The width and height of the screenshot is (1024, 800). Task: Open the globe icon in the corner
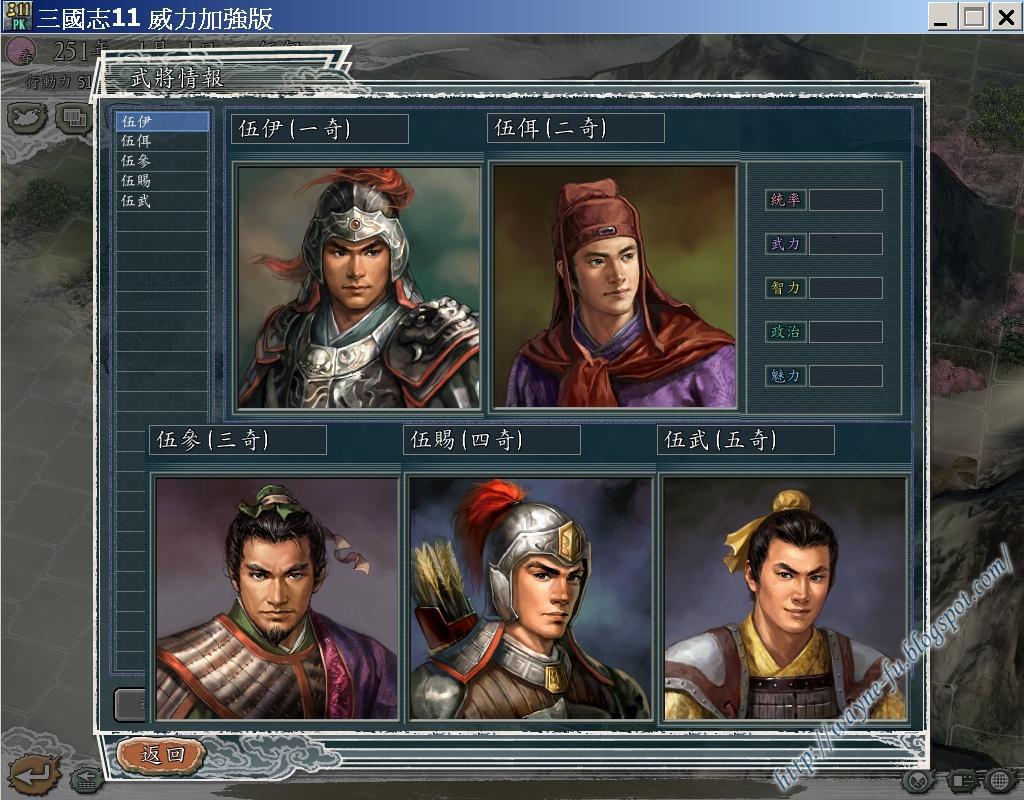click(x=999, y=779)
